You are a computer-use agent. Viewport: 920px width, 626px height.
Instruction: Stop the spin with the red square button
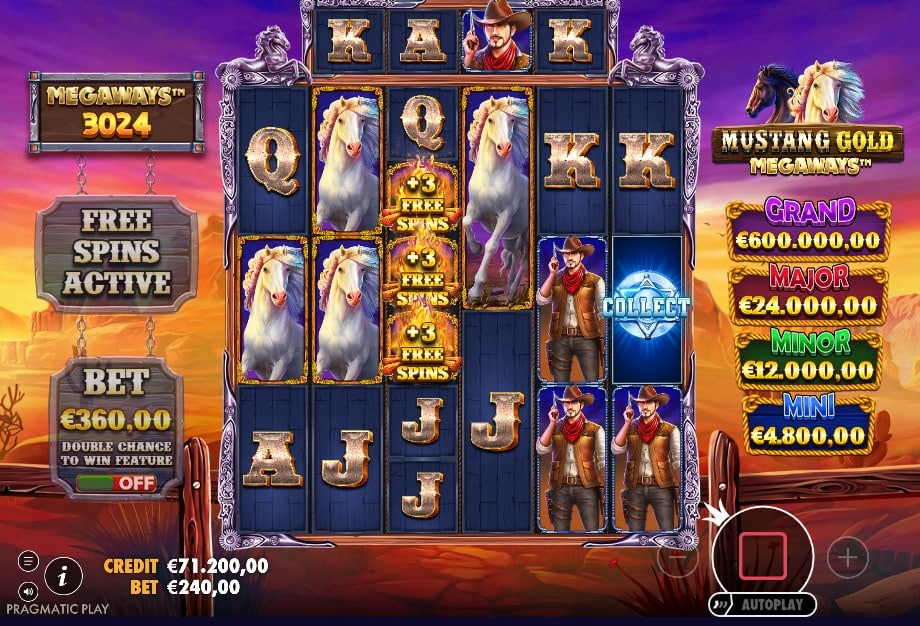763,555
